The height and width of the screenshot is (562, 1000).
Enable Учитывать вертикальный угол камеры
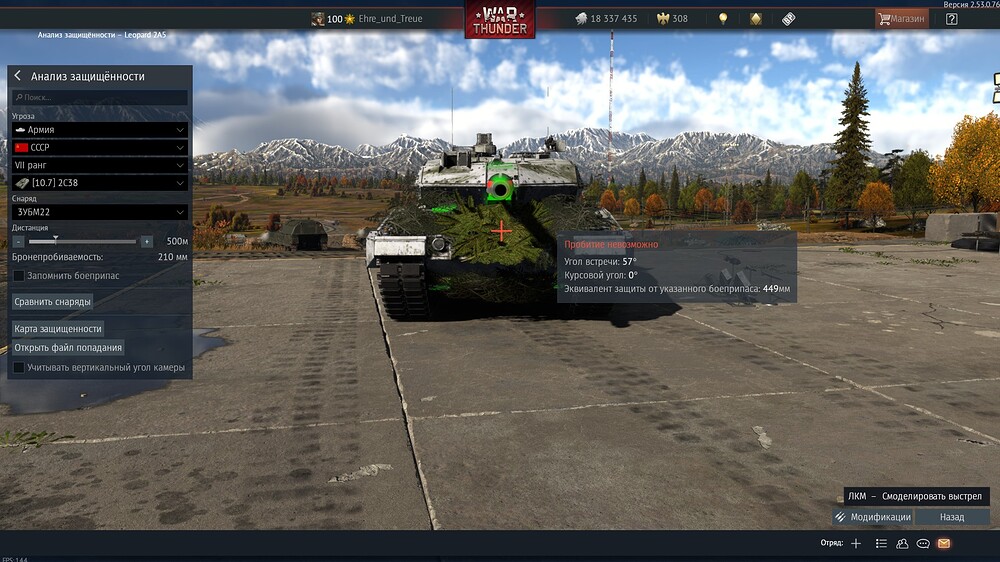pos(19,368)
